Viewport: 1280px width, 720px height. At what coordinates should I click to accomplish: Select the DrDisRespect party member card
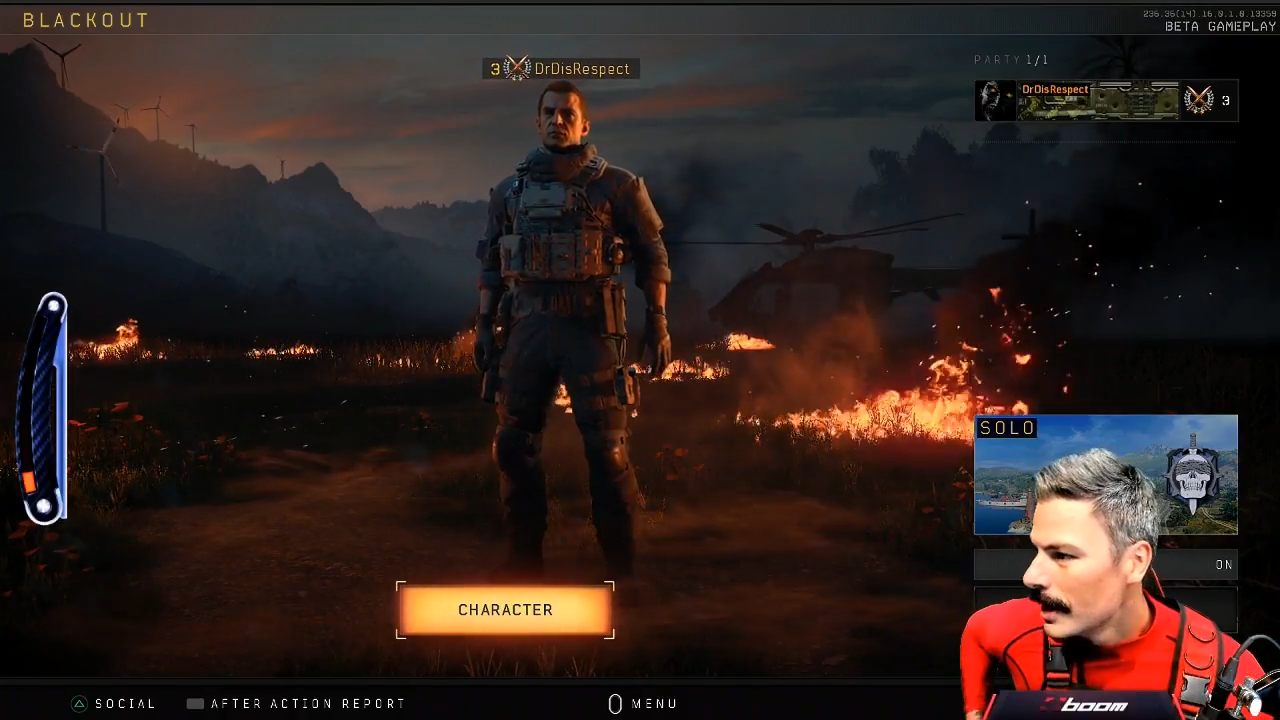pos(1106,100)
